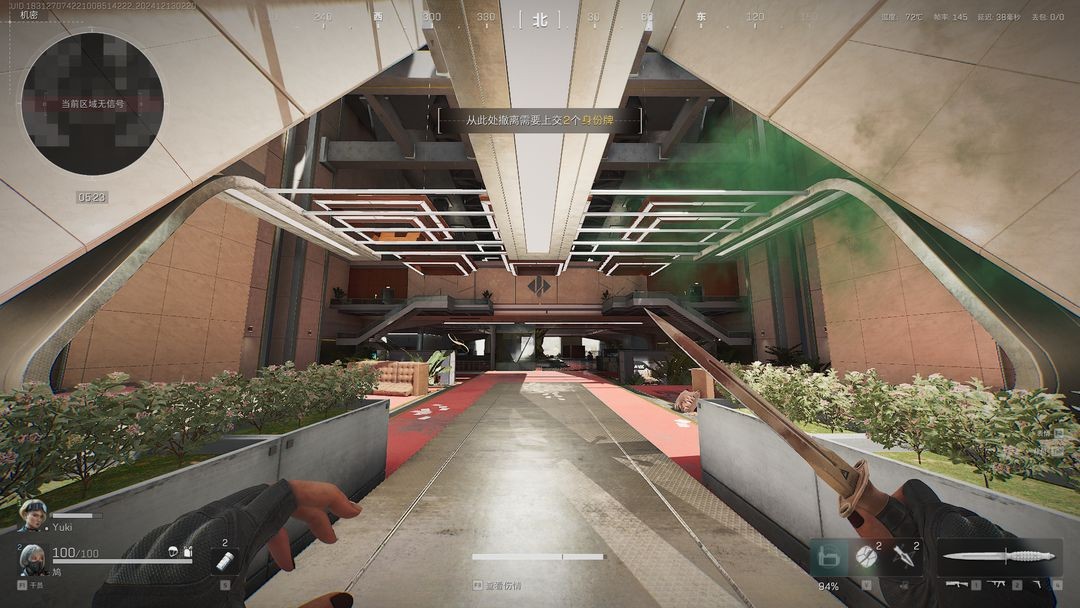Switch to the second rifle weapon icon
Image resolution: width=1080 pixels, height=608 pixels.
click(x=997, y=583)
